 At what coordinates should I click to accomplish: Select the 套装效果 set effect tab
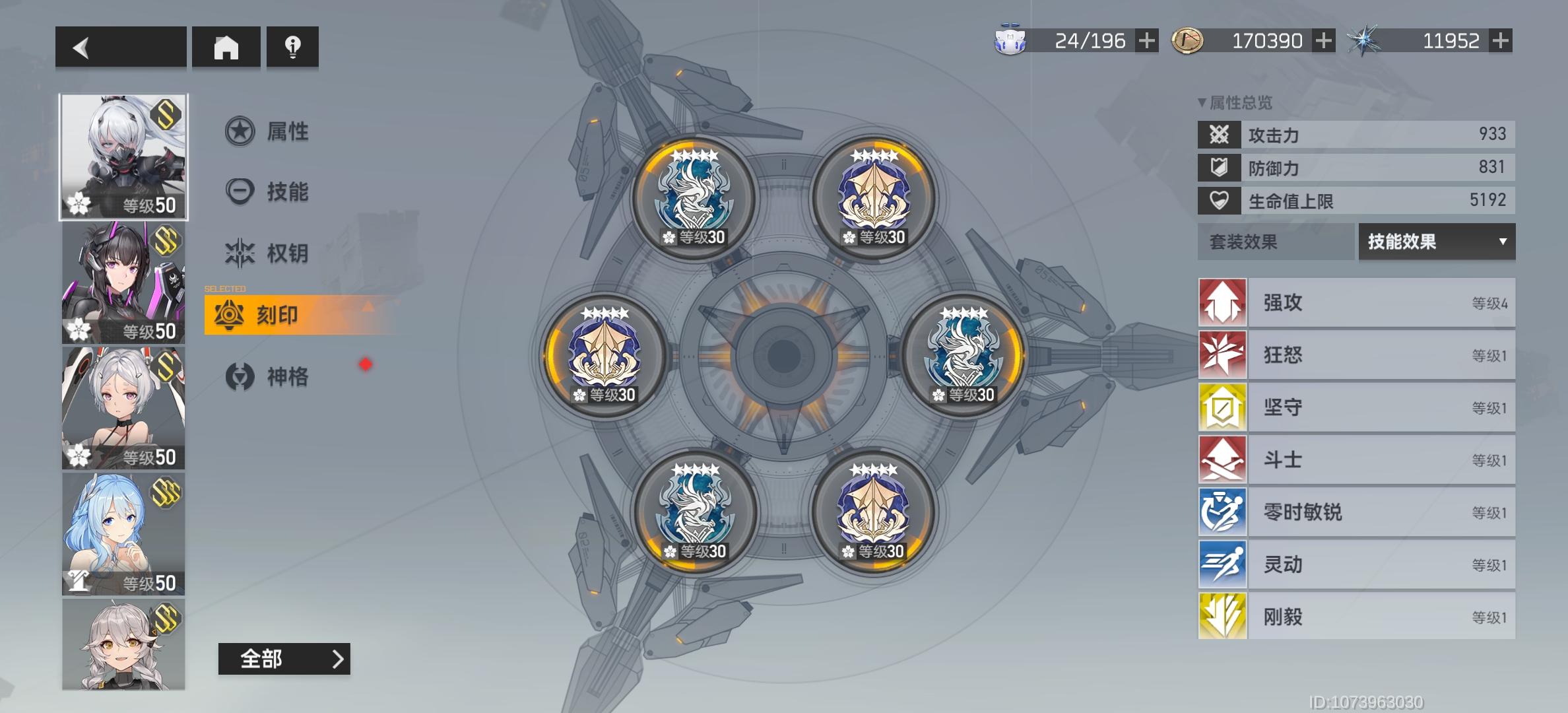1275,243
